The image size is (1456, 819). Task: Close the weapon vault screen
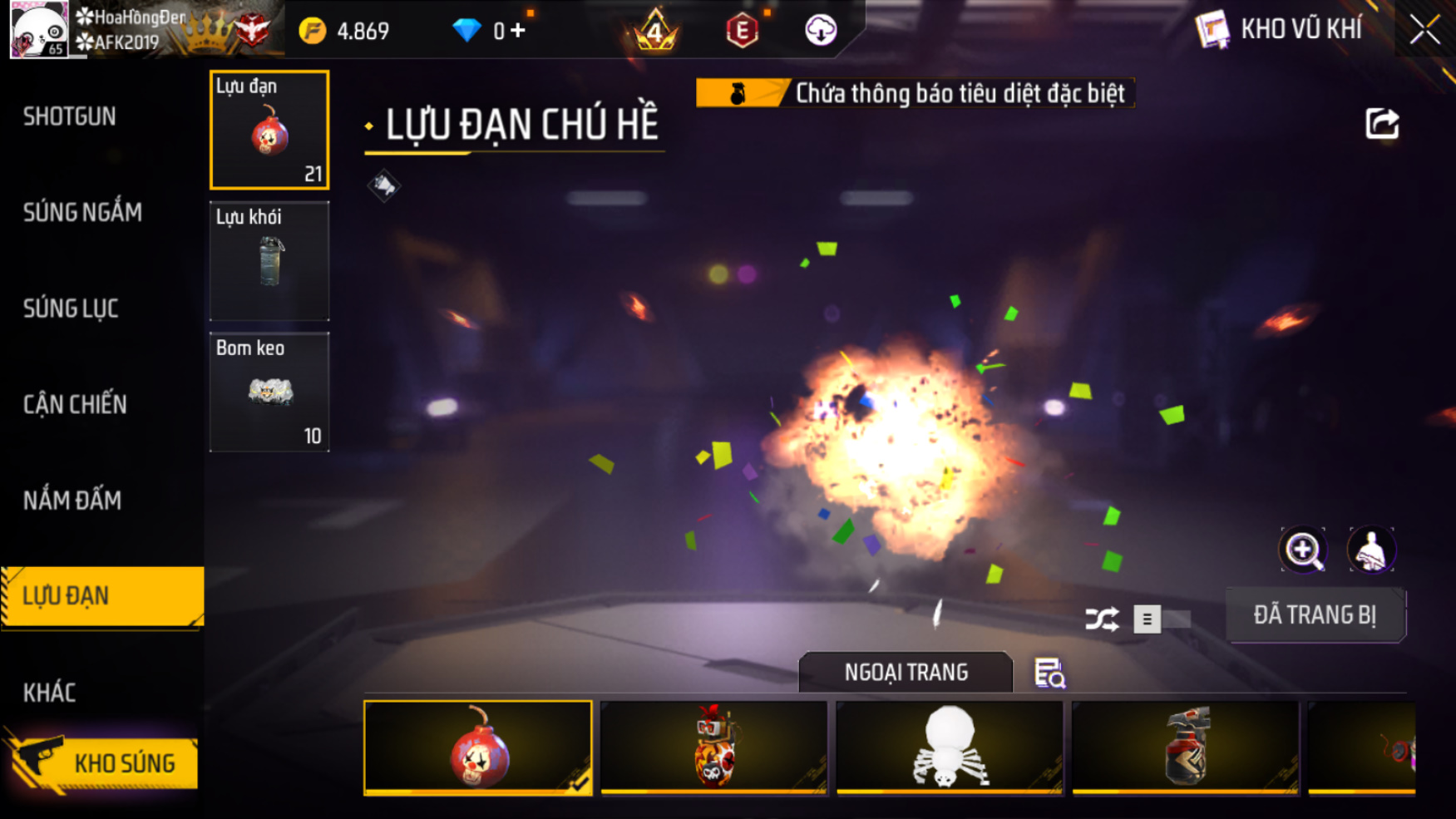click(1424, 30)
